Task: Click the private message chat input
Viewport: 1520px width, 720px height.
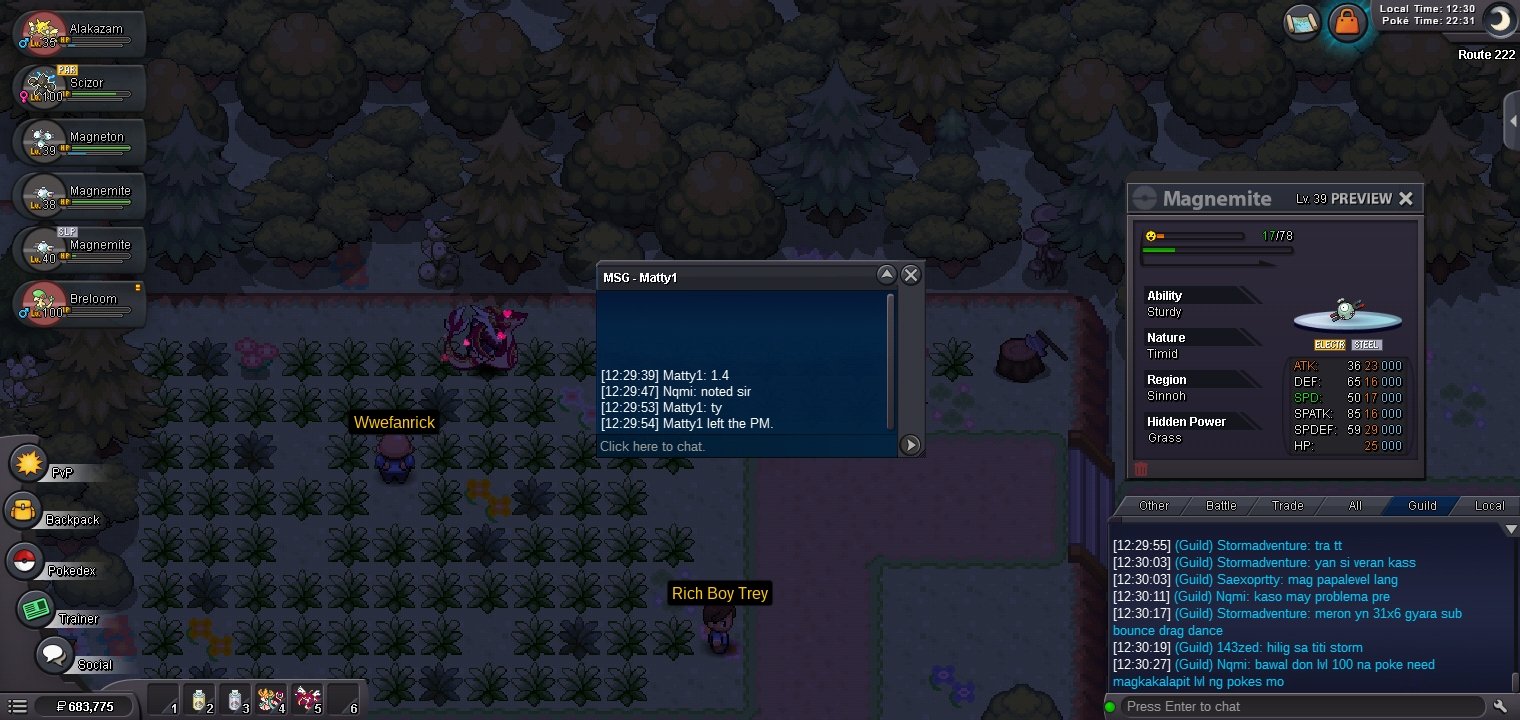Action: pos(745,446)
